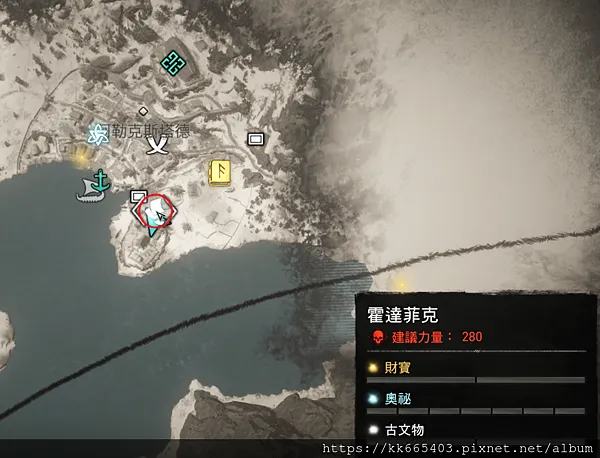
Task: Select the teal knot-shaped marker on the map
Action: point(173,63)
